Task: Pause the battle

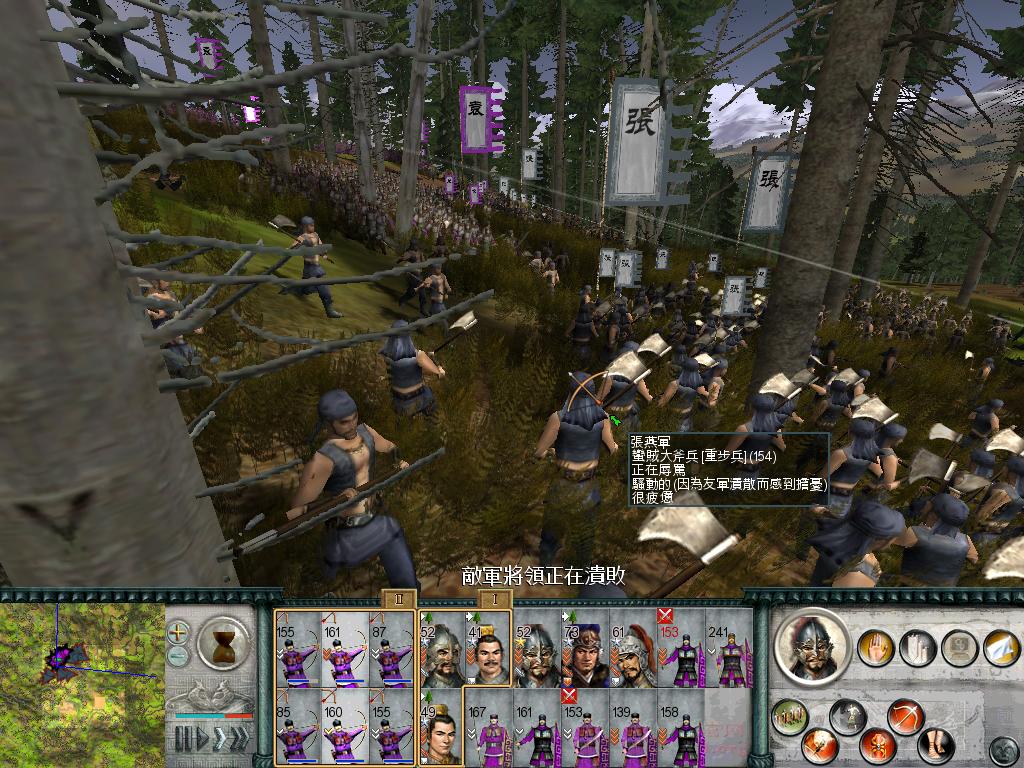Action: tap(183, 739)
